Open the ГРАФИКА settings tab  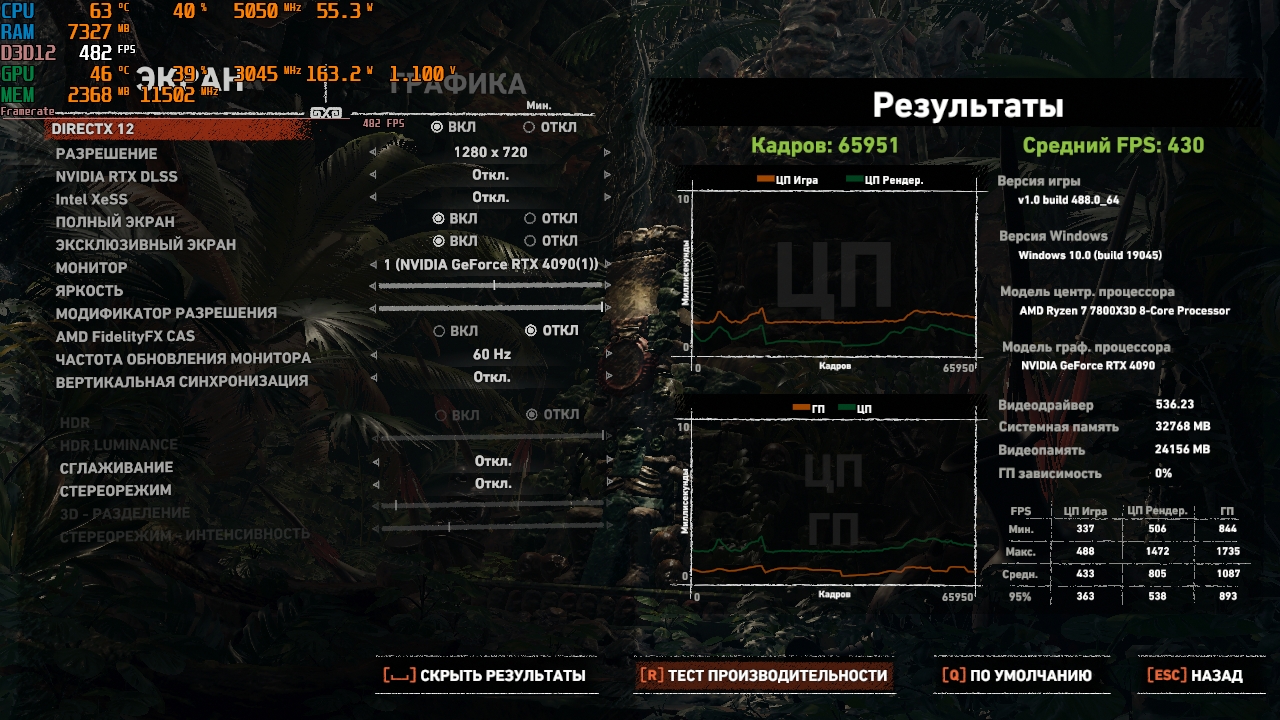(x=457, y=84)
